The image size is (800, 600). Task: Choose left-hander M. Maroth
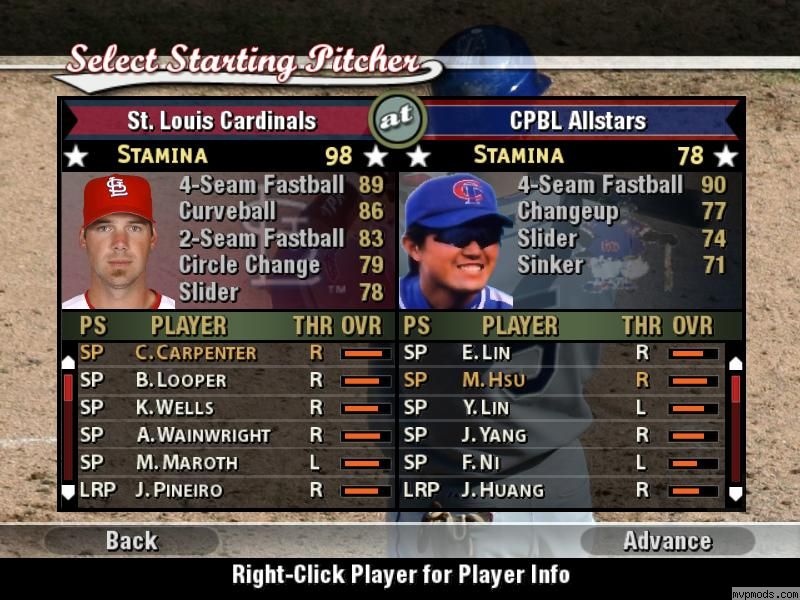(187, 462)
